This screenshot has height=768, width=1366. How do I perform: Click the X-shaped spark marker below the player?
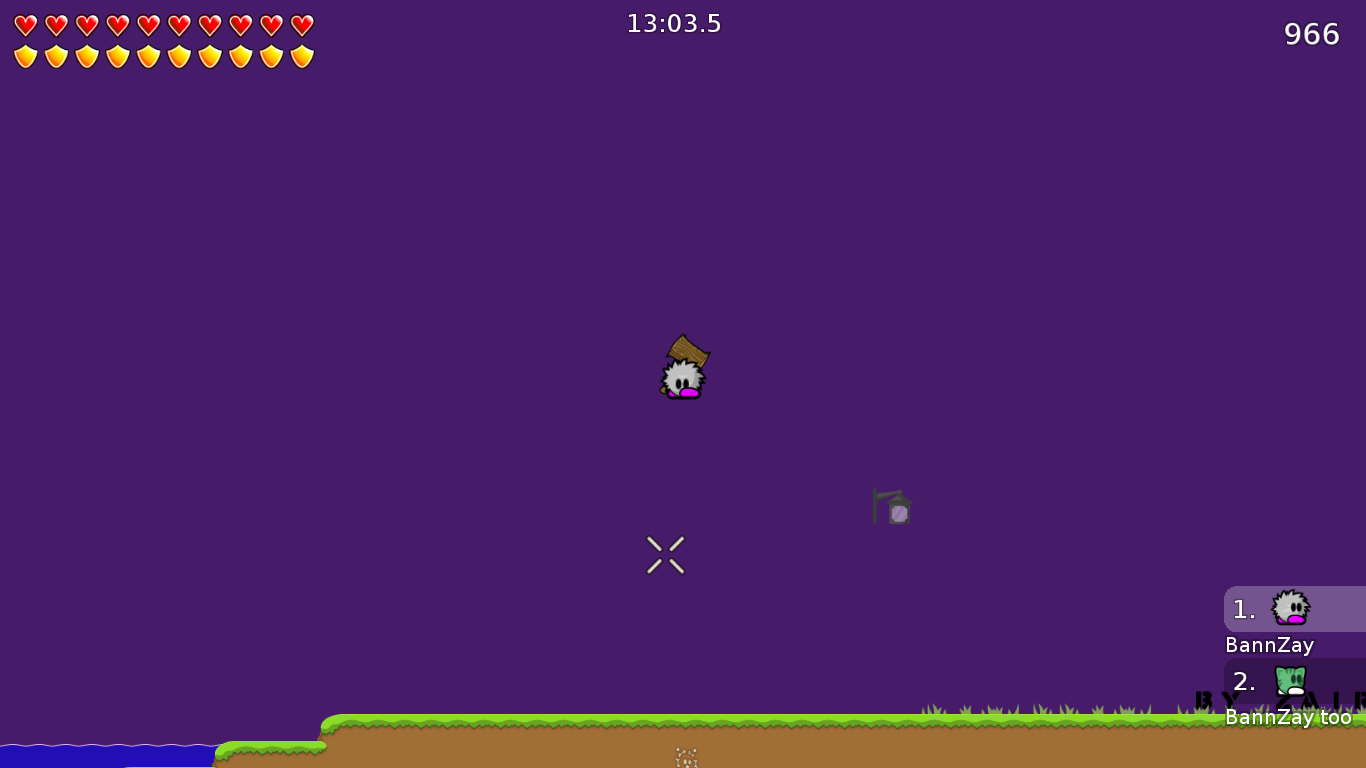(664, 554)
